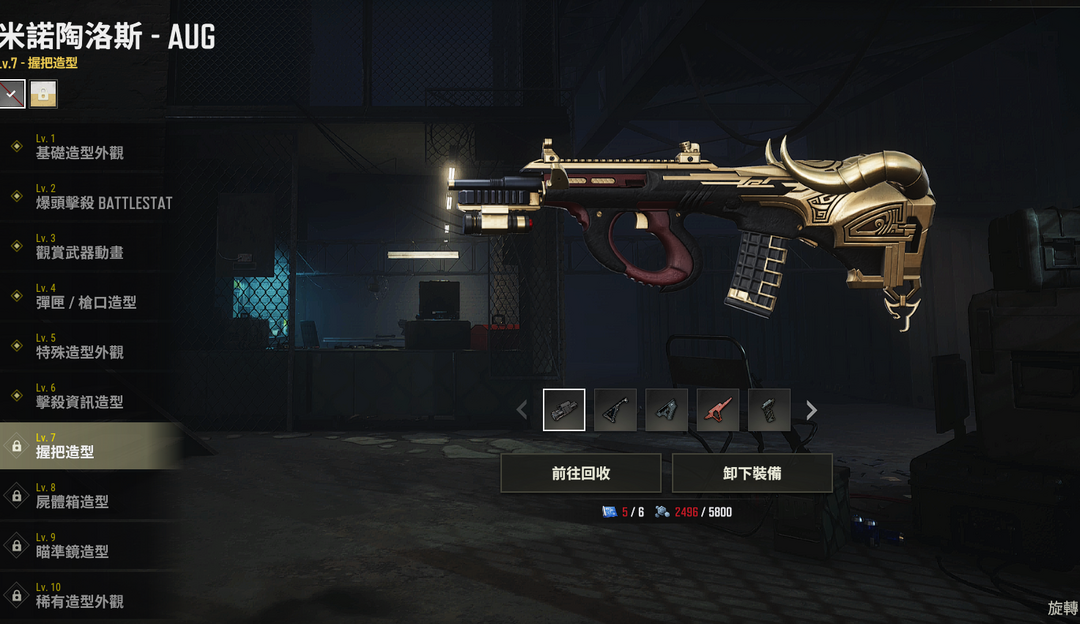Open Lv. 5 特殊造型外觀 entry
Viewport: 1080px width, 624px height.
coord(80,347)
